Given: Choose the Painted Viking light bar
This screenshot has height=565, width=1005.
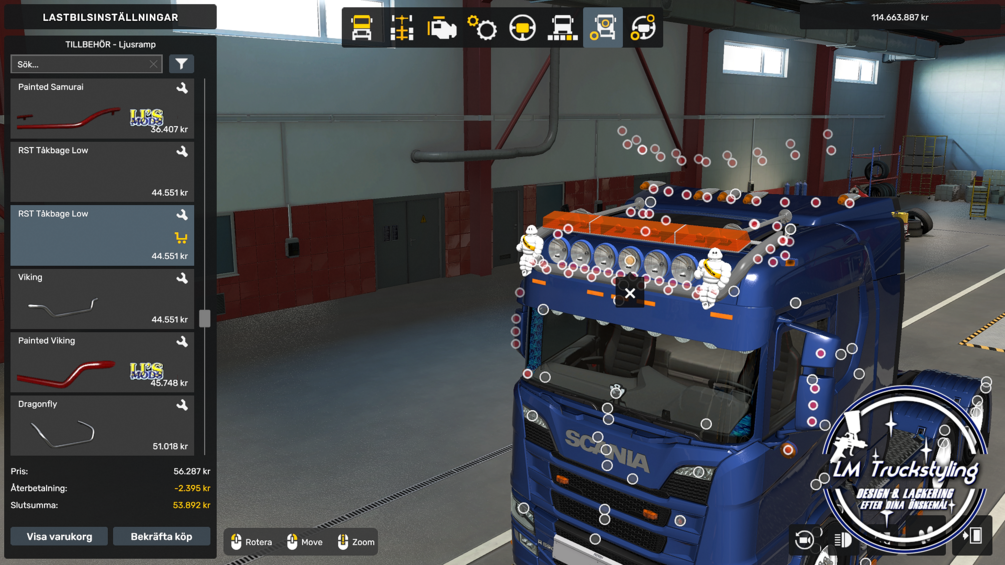Looking at the screenshot, I should click(x=102, y=362).
